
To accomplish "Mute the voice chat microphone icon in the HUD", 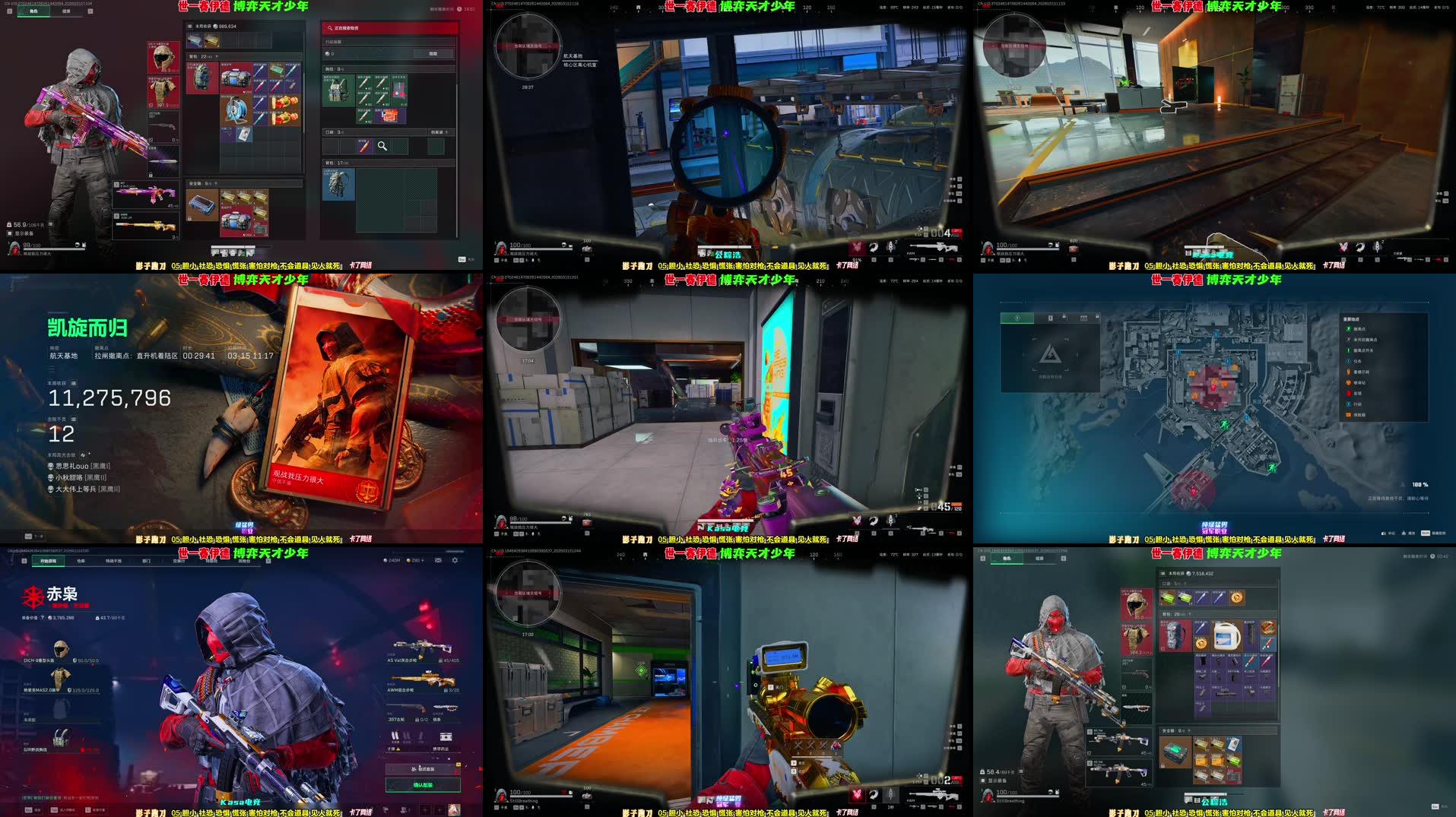I will point(891,246).
